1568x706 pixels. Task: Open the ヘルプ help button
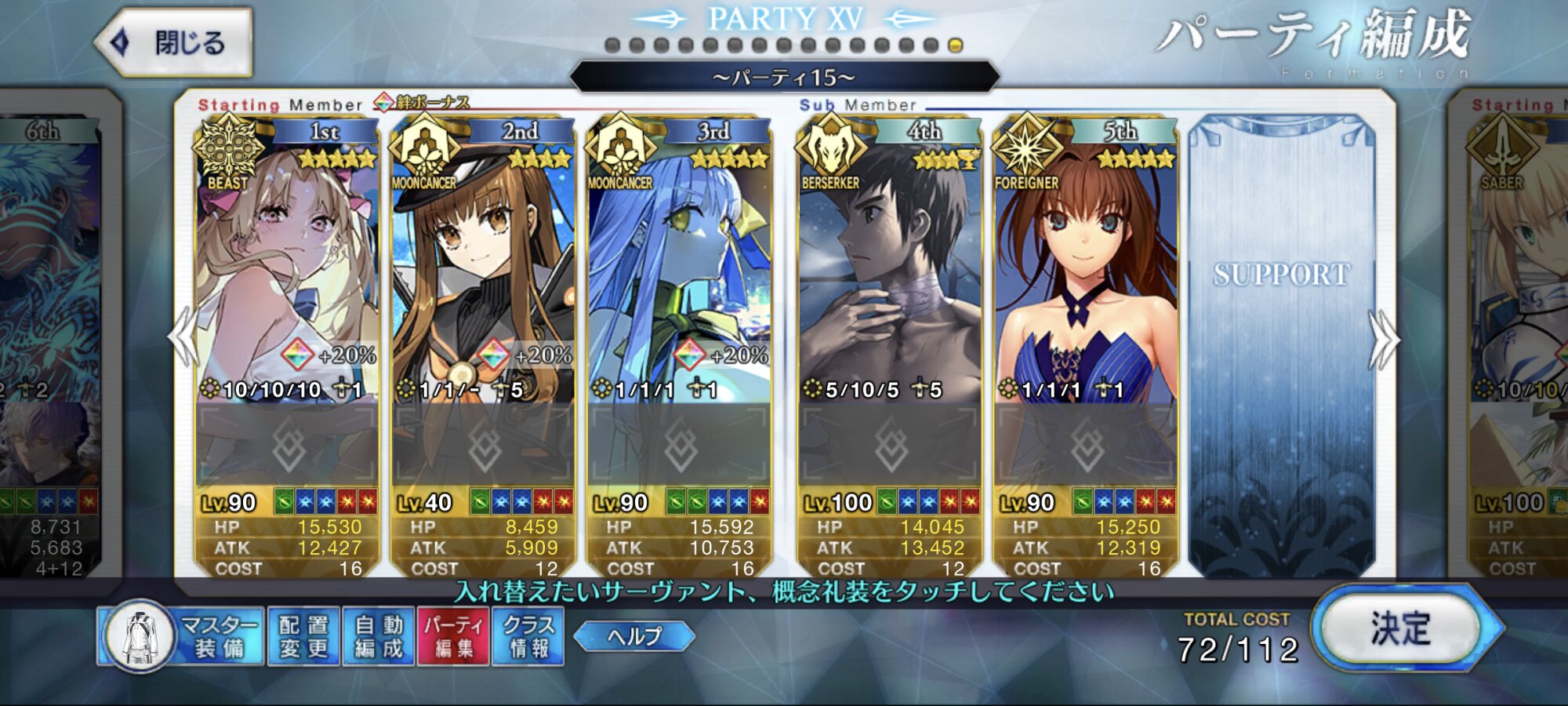(634, 636)
